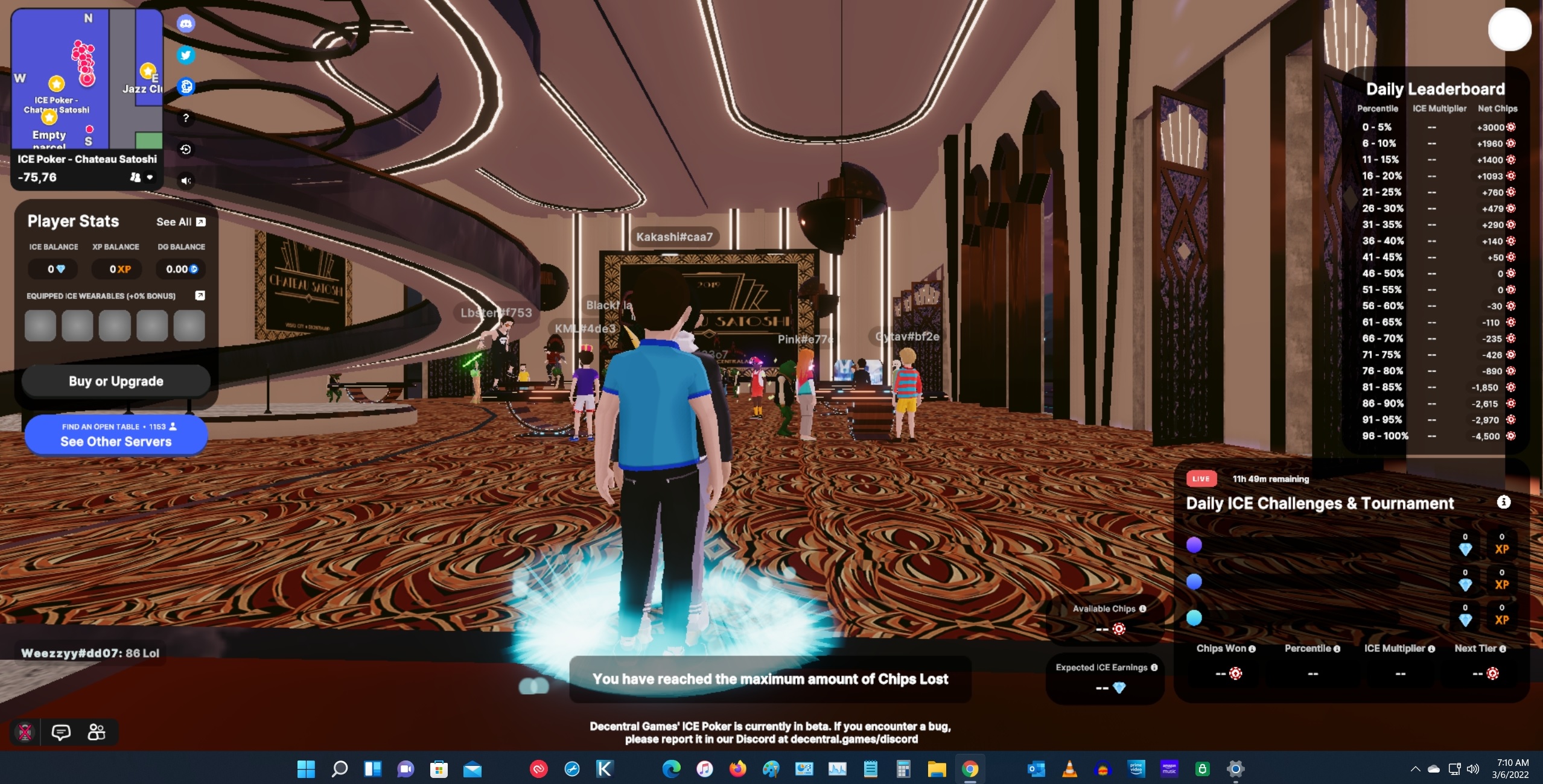Click the Available Chips info icon

pyautogui.click(x=1144, y=609)
